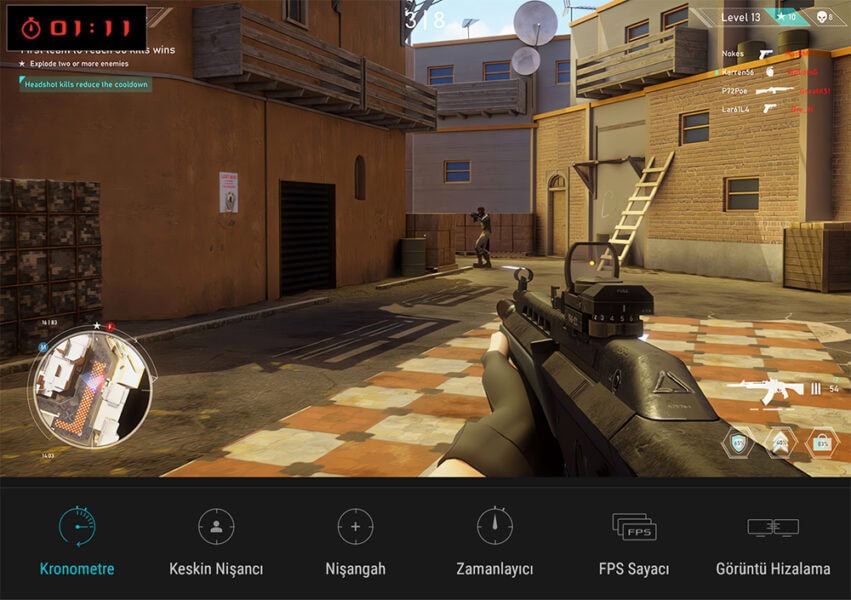This screenshot has width=851, height=600.
Task: Select the white assault rifle weapon icon
Action: click(765, 389)
